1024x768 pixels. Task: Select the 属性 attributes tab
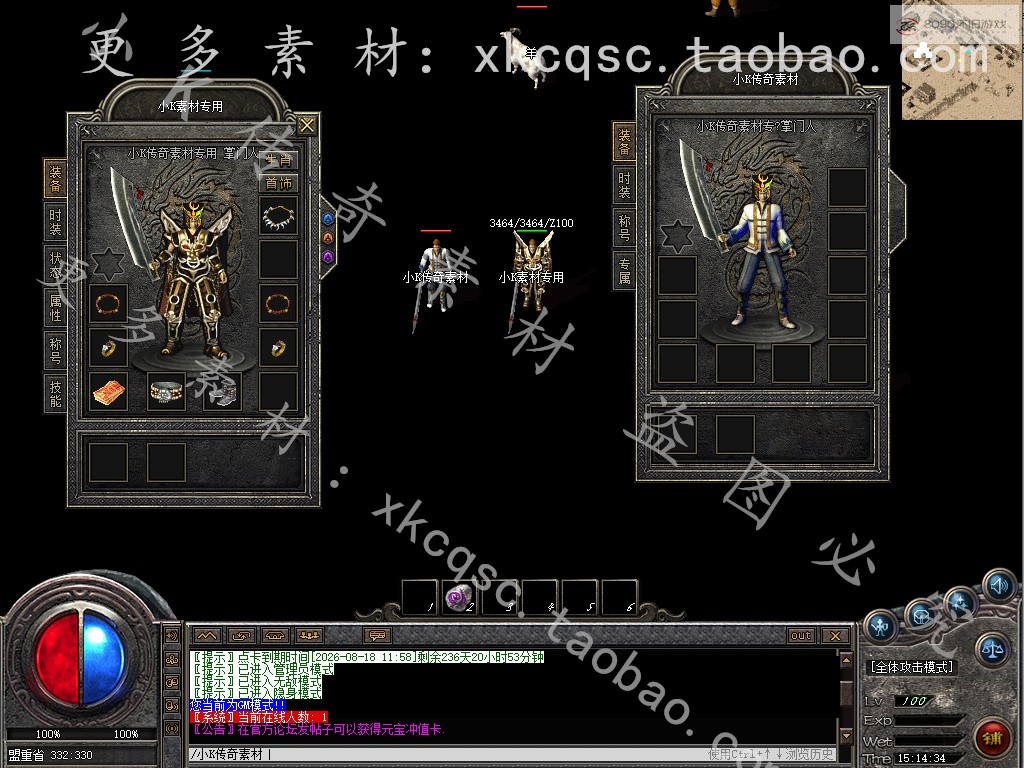(x=56, y=308)
